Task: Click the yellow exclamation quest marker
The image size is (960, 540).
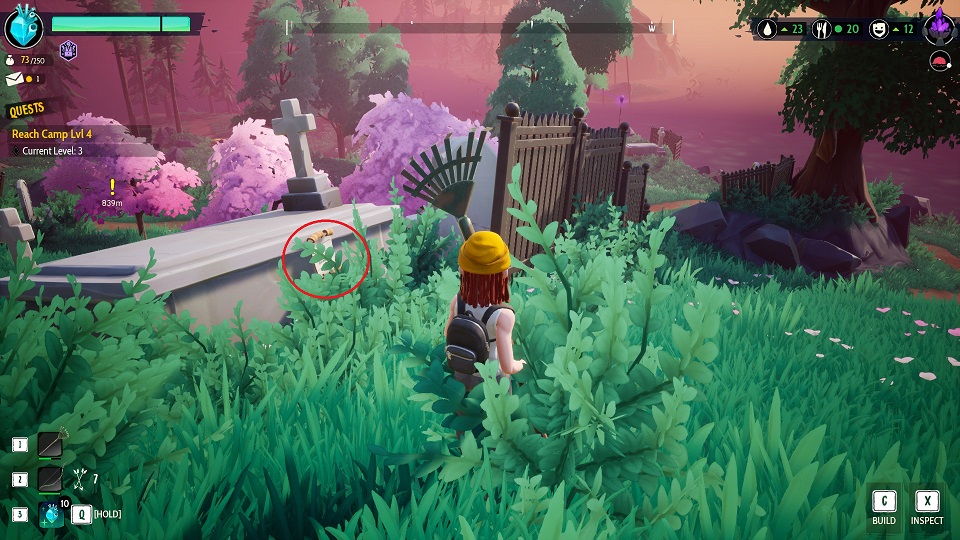Action: [112, 186]
